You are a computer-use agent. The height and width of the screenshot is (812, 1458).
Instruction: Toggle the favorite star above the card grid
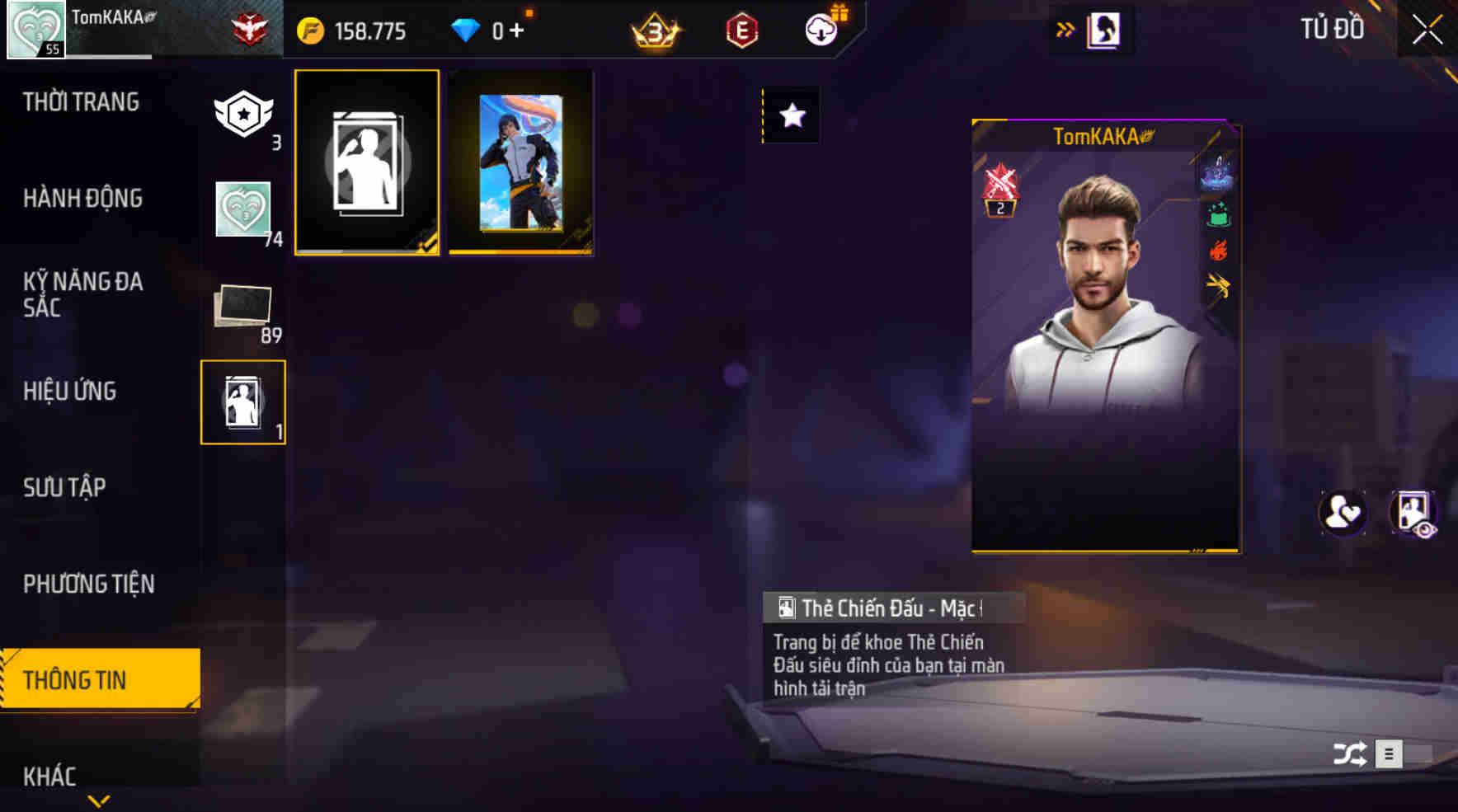[x=792, y=116]
